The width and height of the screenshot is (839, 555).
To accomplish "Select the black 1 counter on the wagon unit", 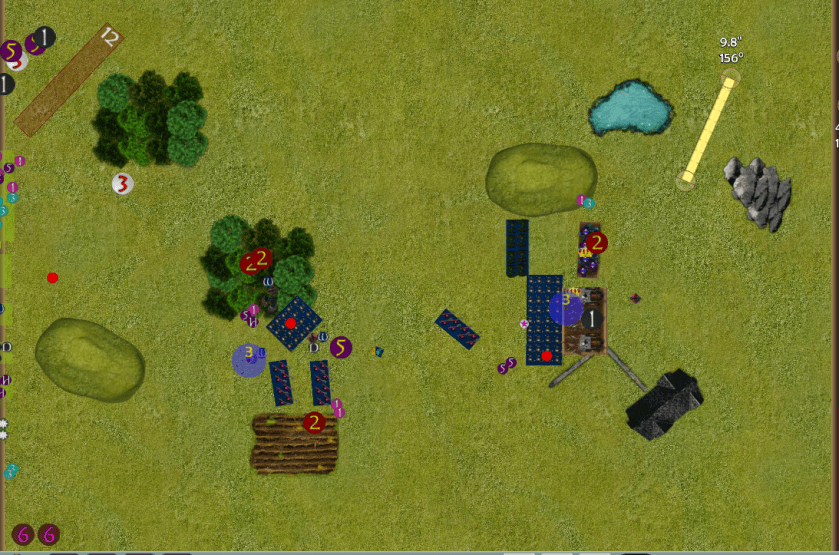I will 592,318.
